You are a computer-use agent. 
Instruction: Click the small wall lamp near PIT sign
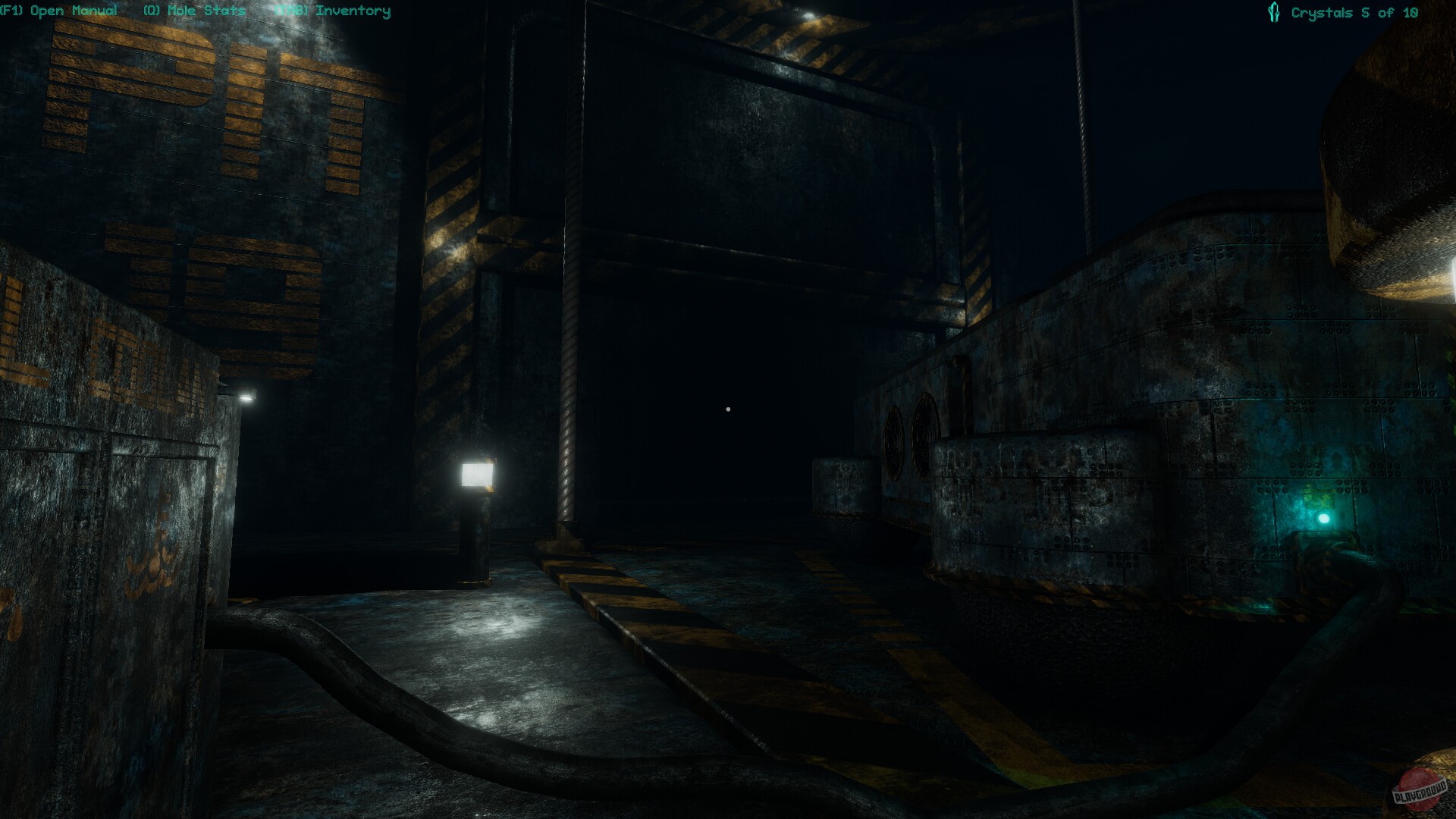pyautogui.click(x=246, y=396)
